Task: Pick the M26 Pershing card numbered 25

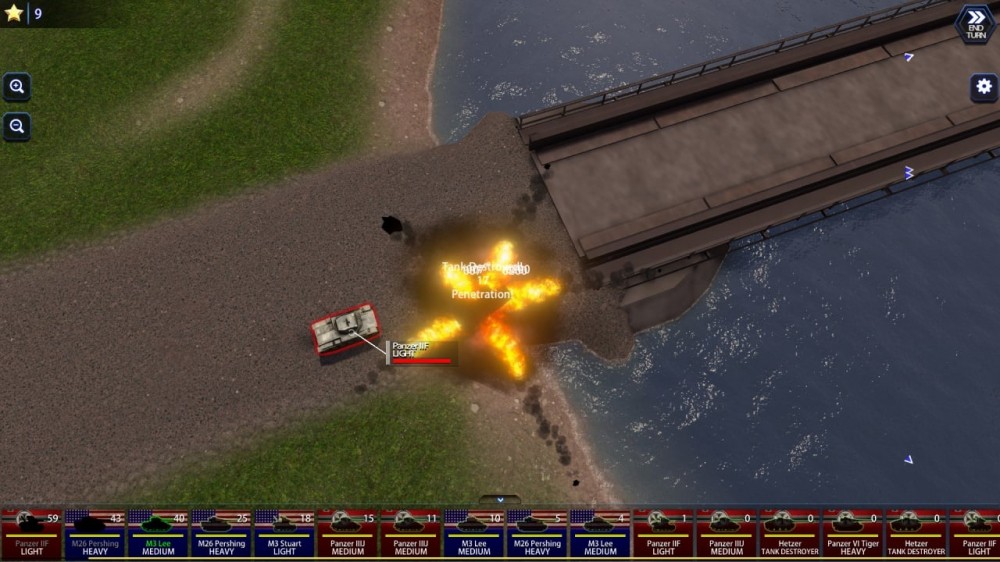Action: pos(221,534)
